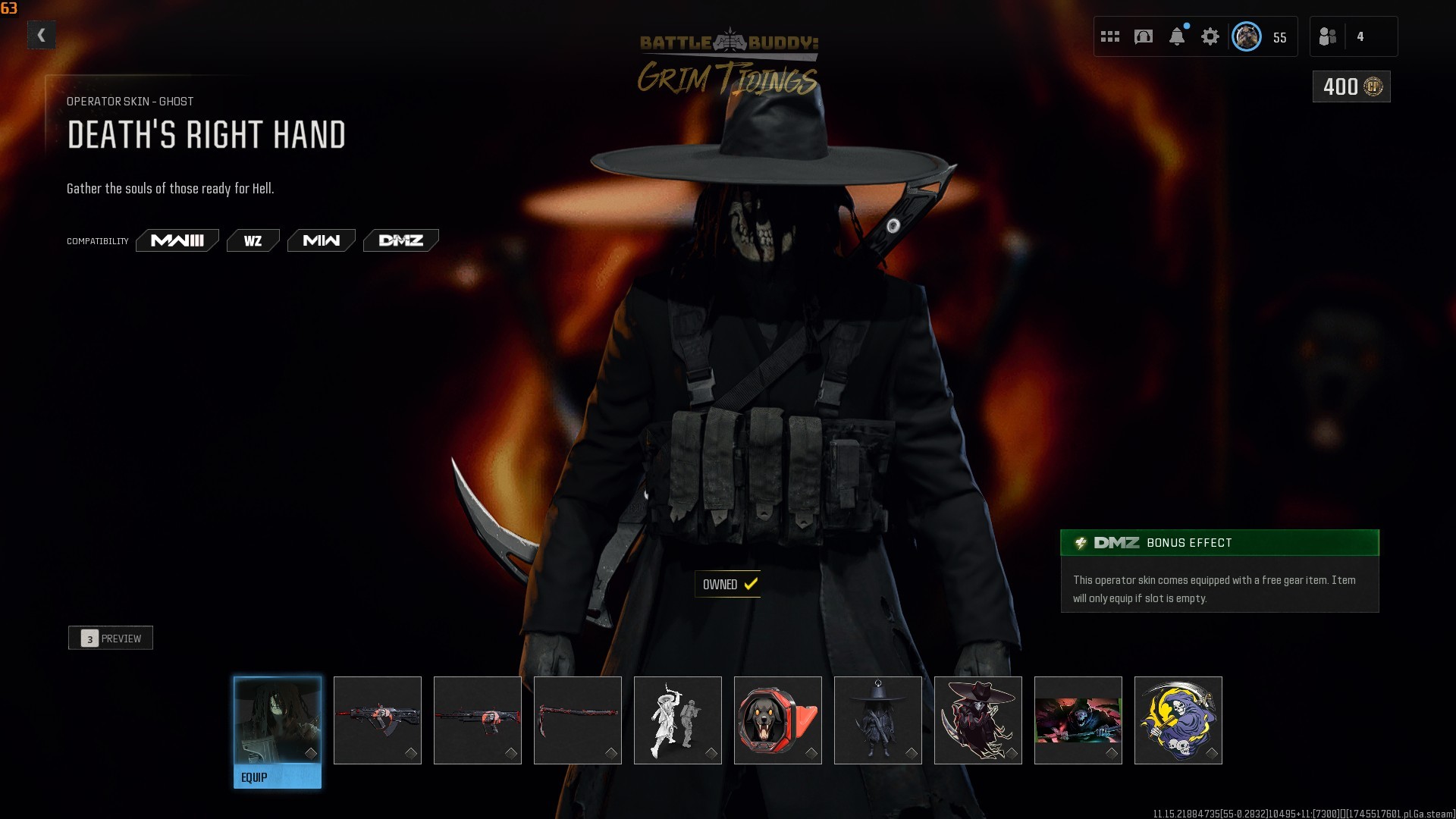
Task: Select the purple grim reaper emblem
Action: [1178, 720]
